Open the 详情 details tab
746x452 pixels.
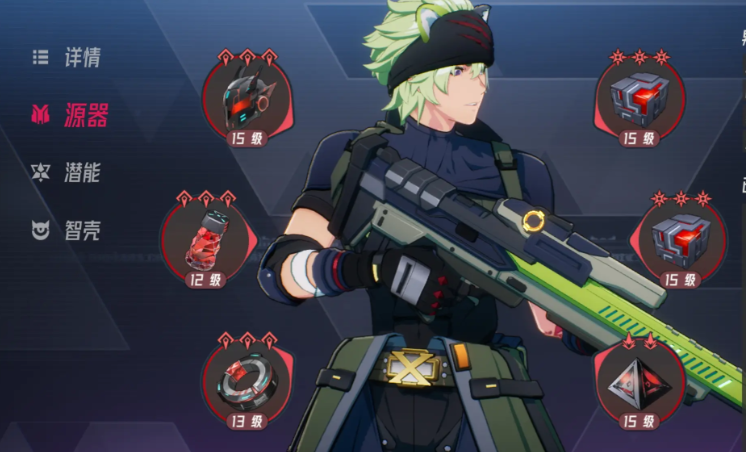[x=68, y=57]
